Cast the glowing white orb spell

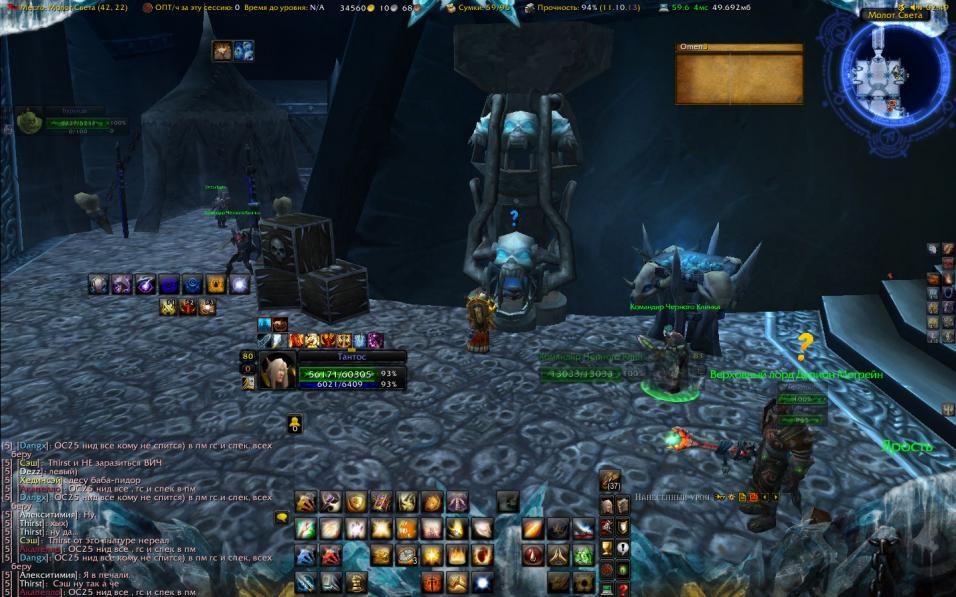click(483, 582)
